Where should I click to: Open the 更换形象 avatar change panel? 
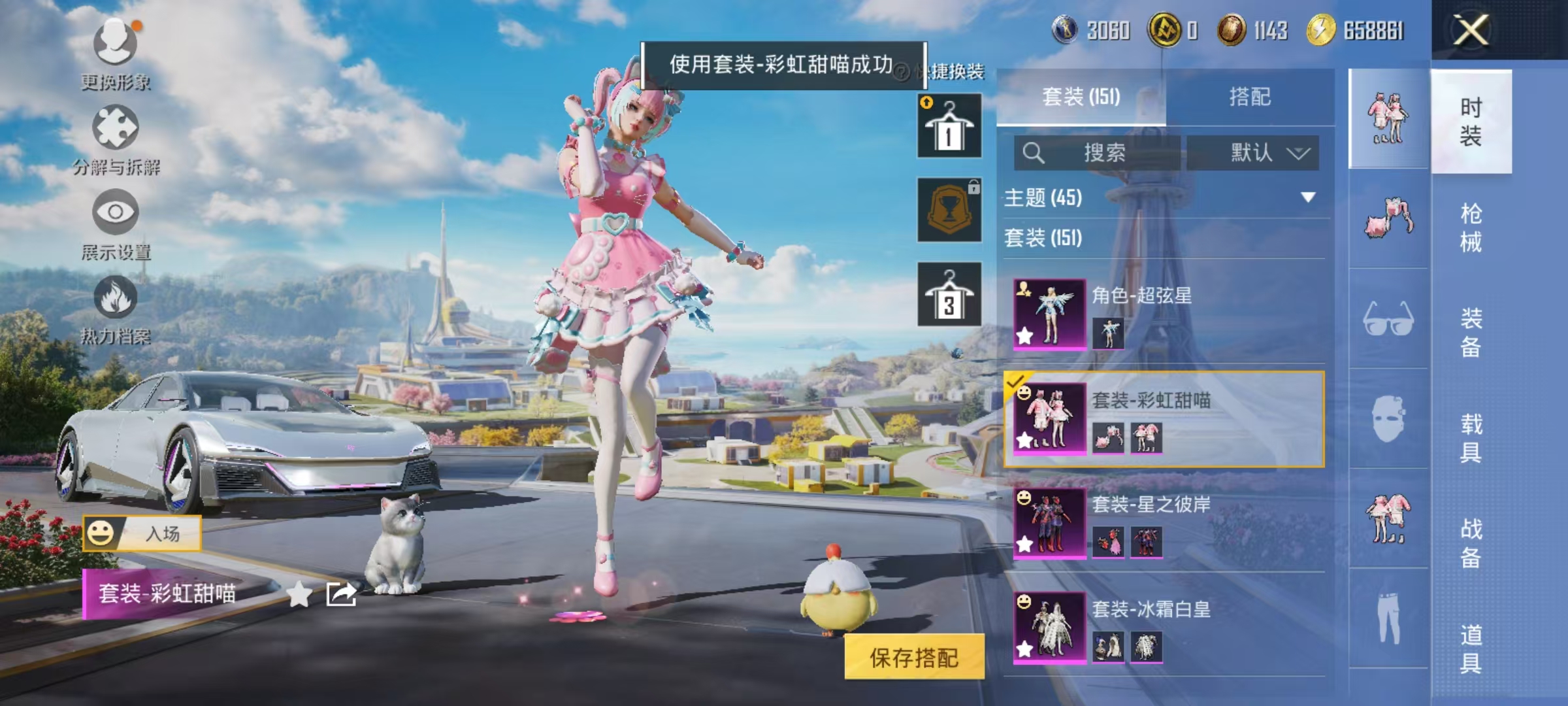(114, 56)
